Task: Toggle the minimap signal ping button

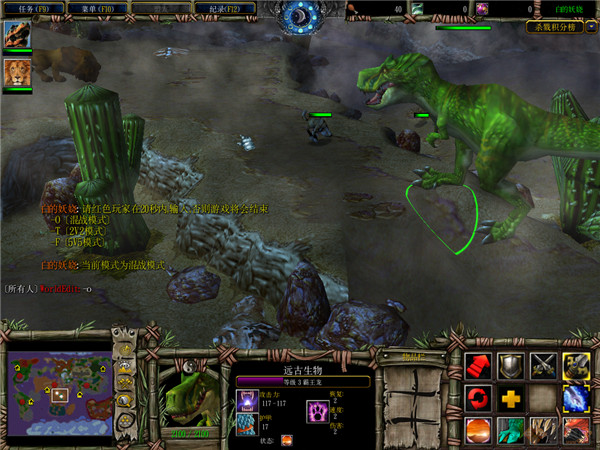Action: click(124, 349)
